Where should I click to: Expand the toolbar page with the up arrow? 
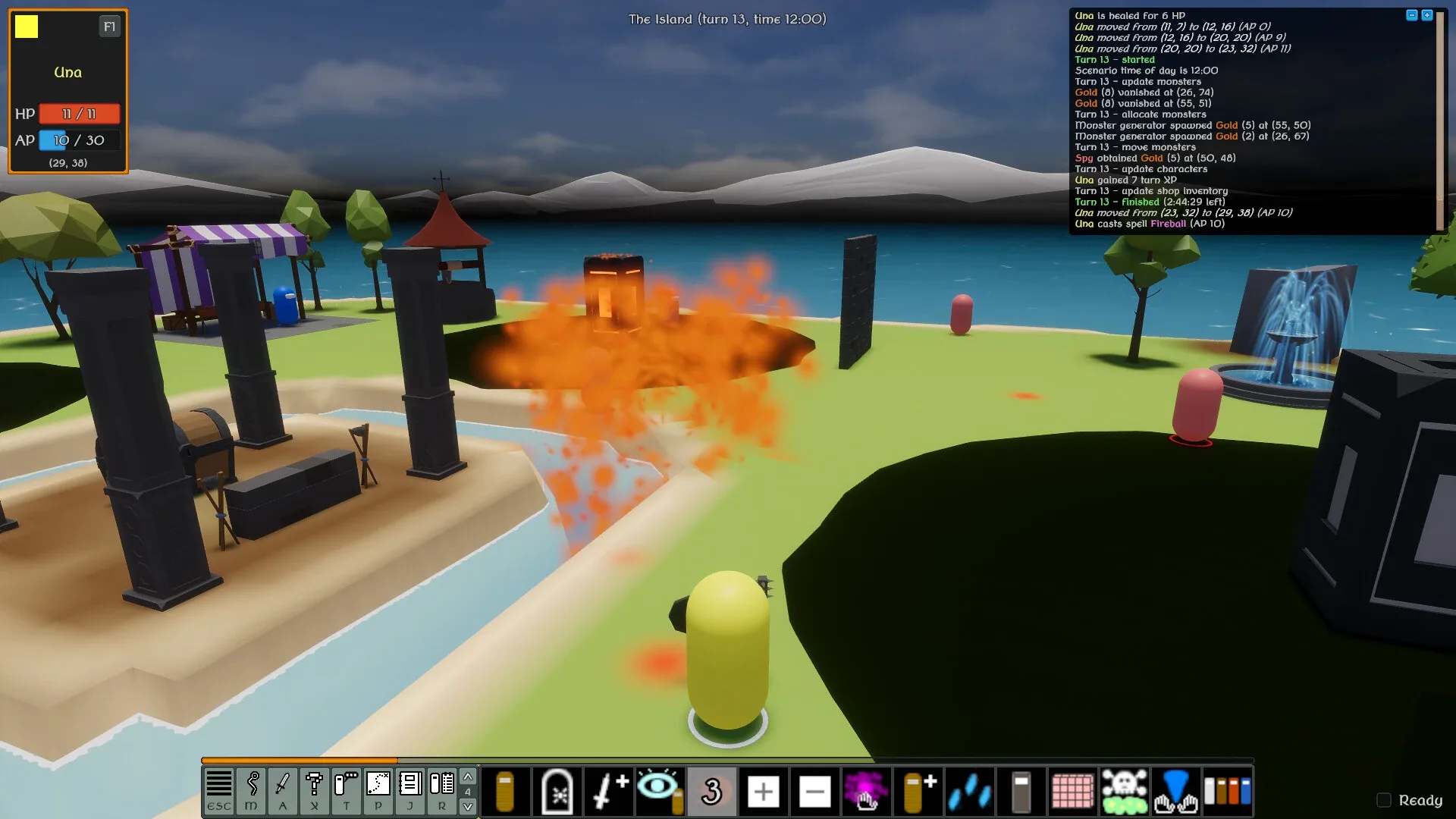point(468,777)
